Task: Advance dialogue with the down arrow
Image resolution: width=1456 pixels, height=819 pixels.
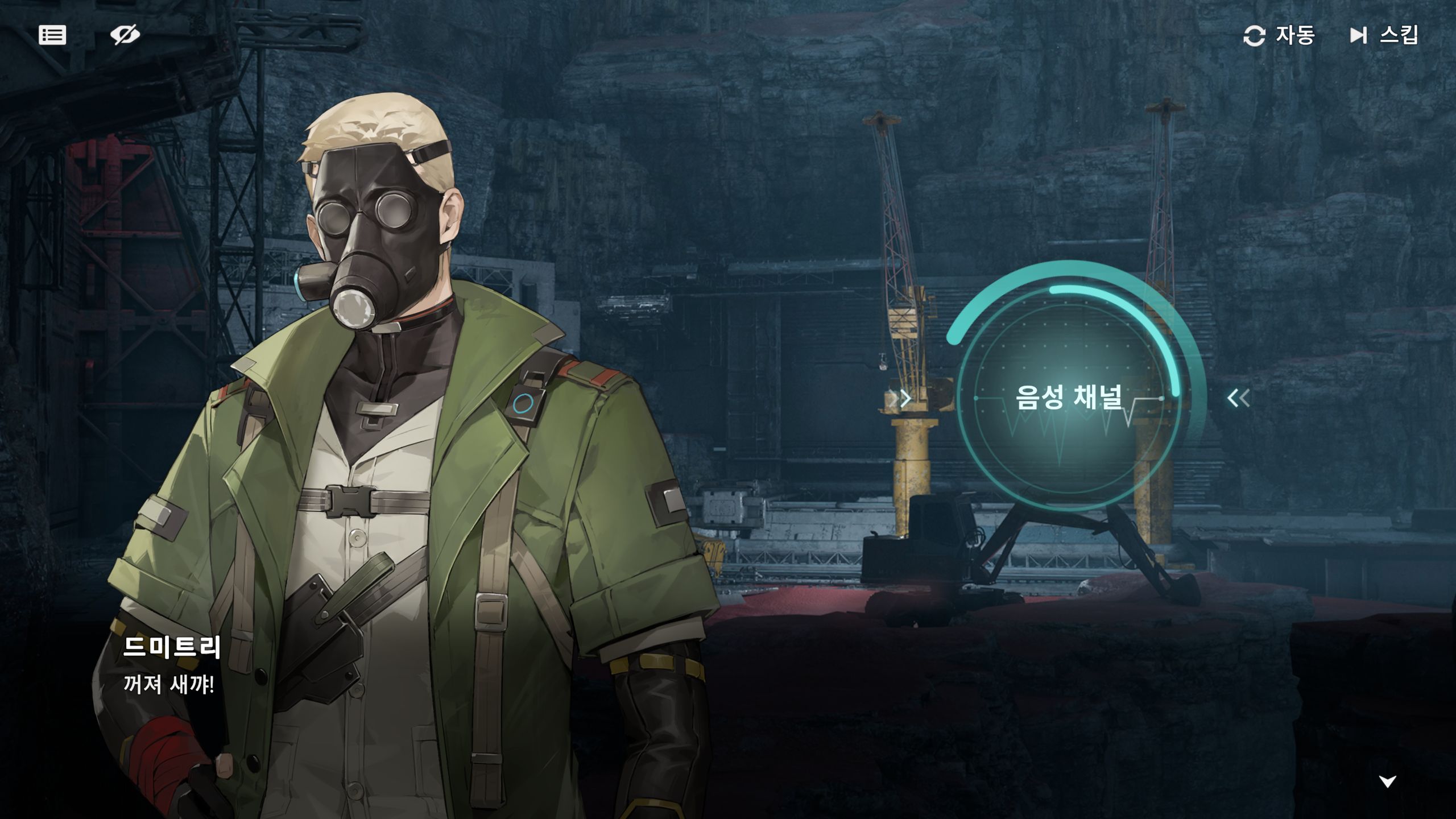Action: (x=1387, y=781)
